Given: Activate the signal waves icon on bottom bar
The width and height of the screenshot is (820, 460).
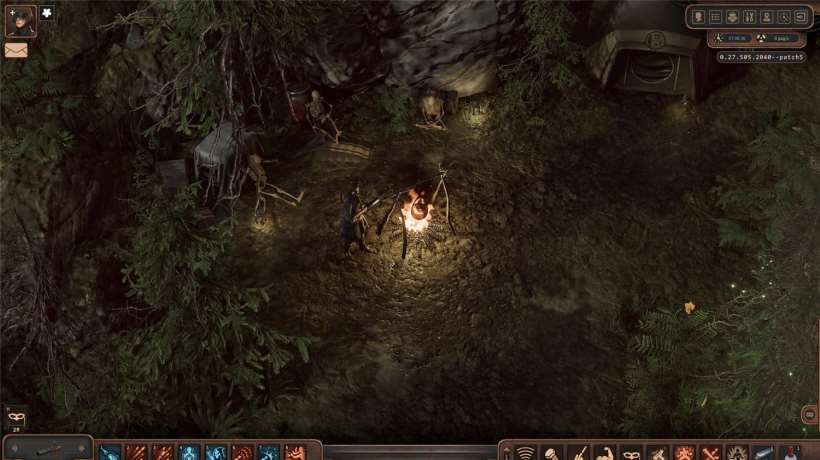Looking at the screenshot, I should pos(525,453).
